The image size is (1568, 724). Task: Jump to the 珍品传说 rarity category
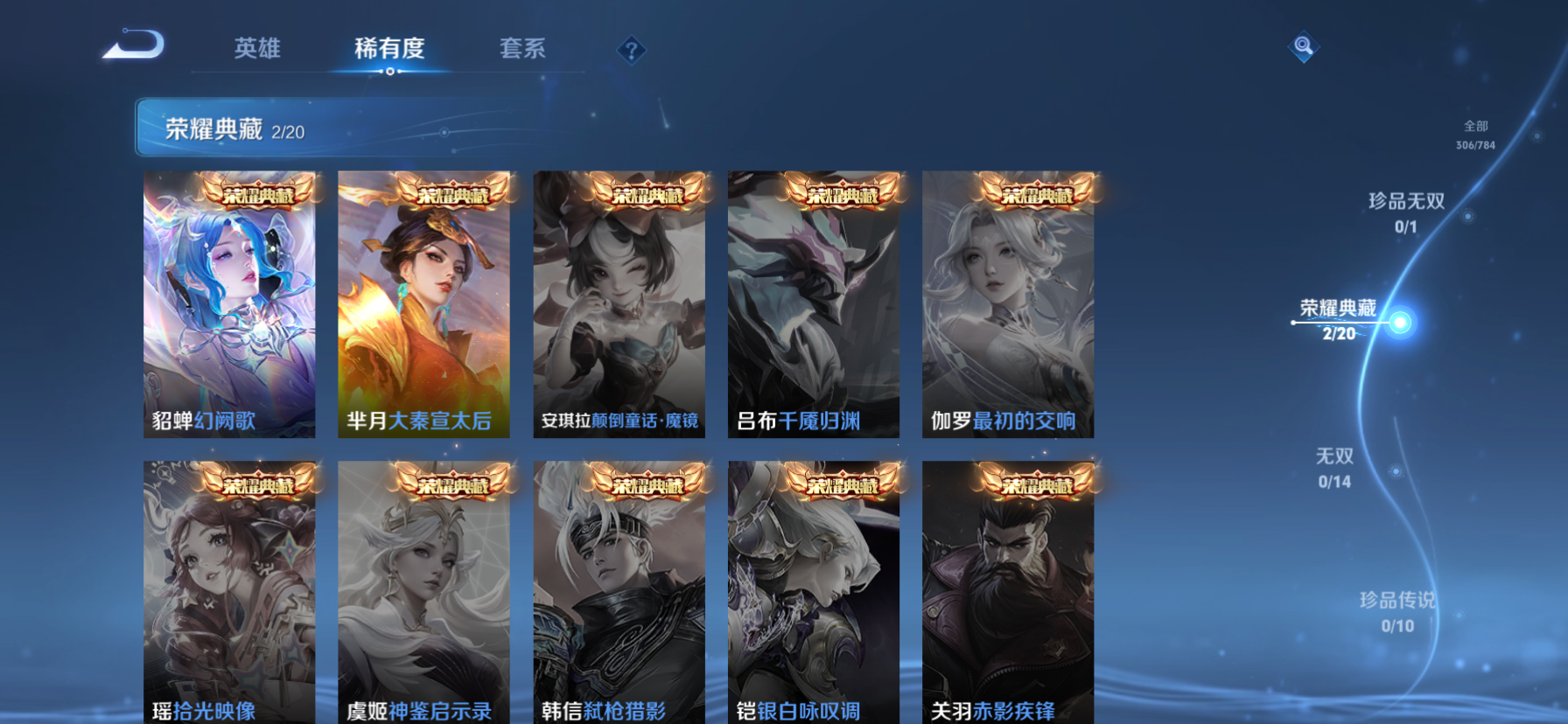point(1397,611)
